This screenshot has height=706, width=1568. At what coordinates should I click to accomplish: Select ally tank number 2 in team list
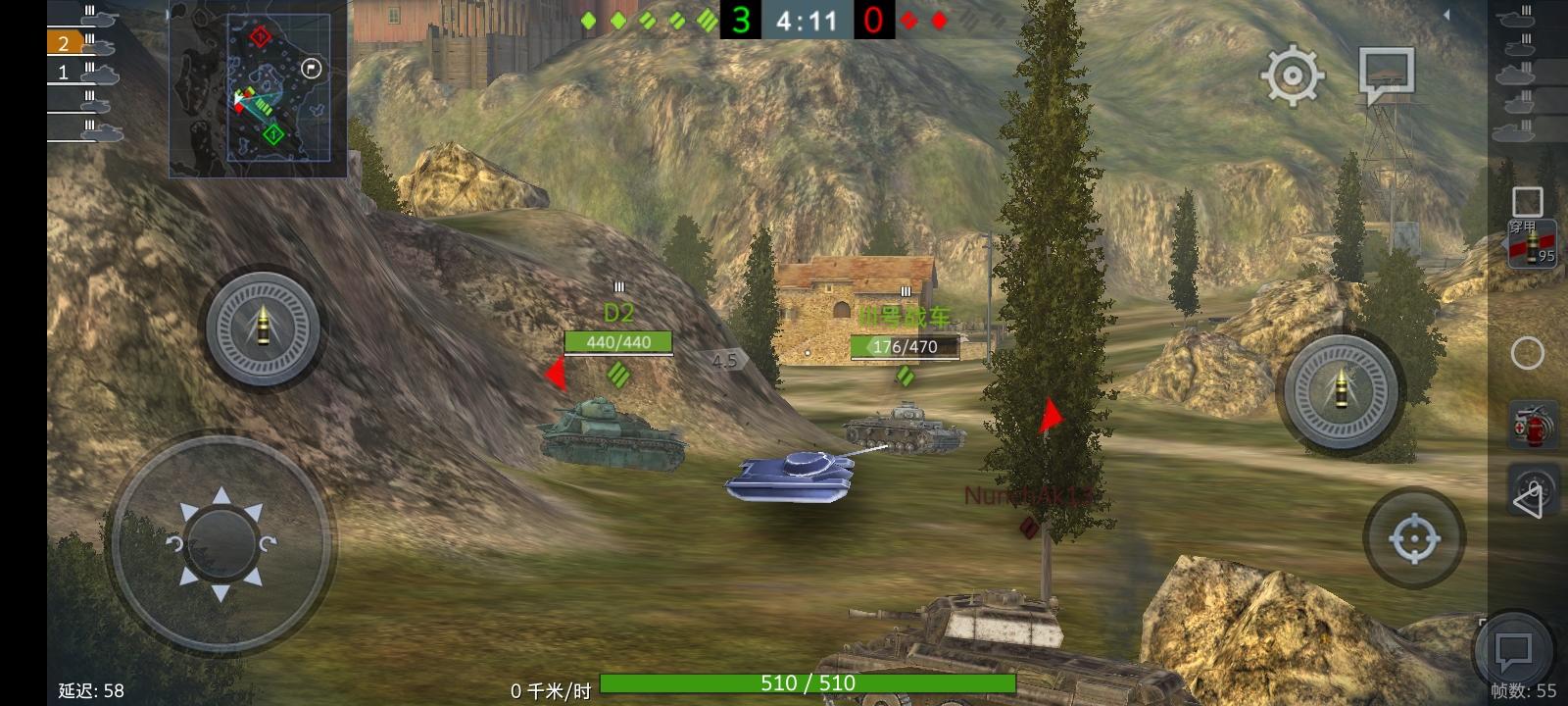click(65, 43)
